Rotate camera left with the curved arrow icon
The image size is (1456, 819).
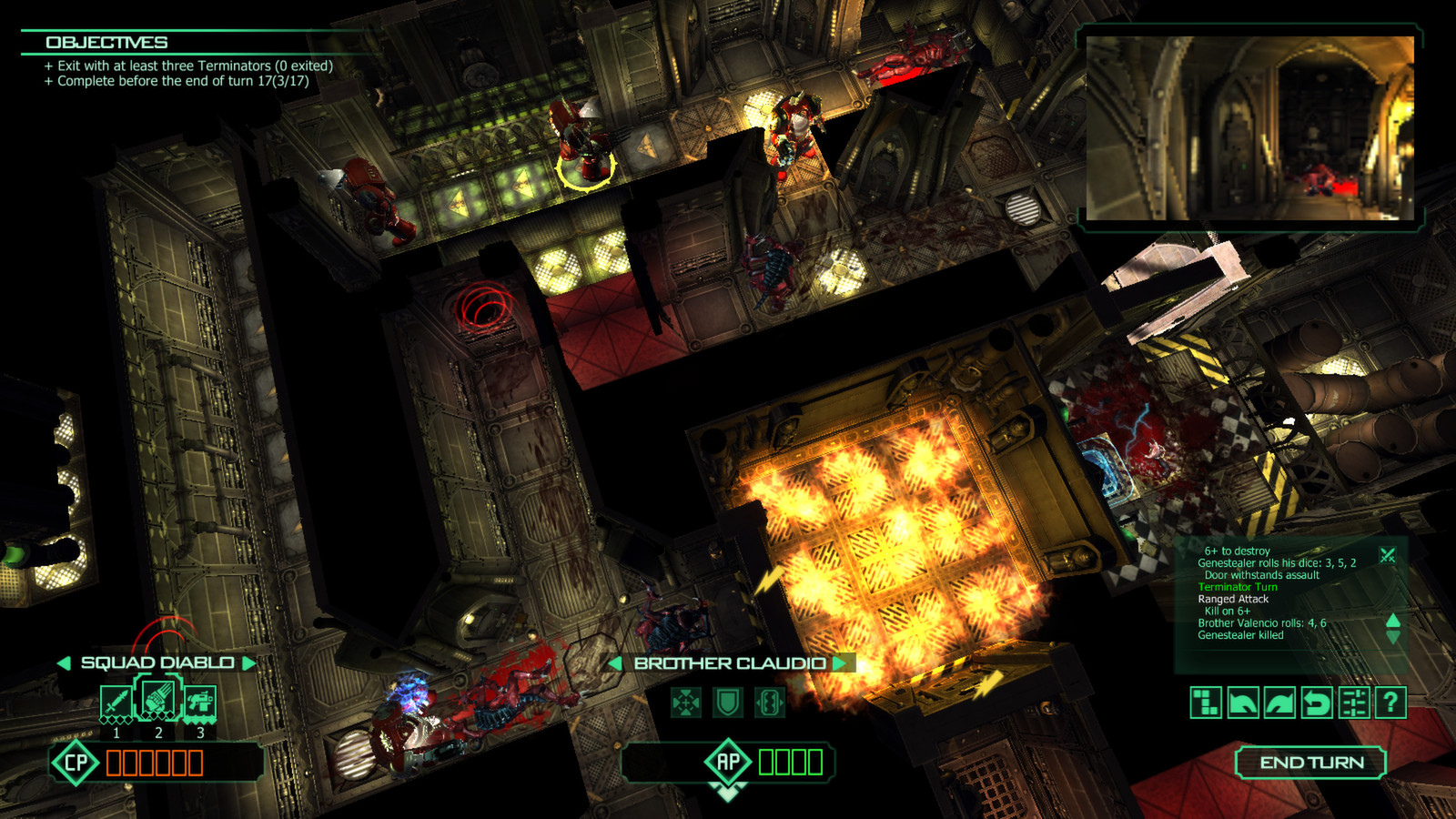coord(1243,703)
